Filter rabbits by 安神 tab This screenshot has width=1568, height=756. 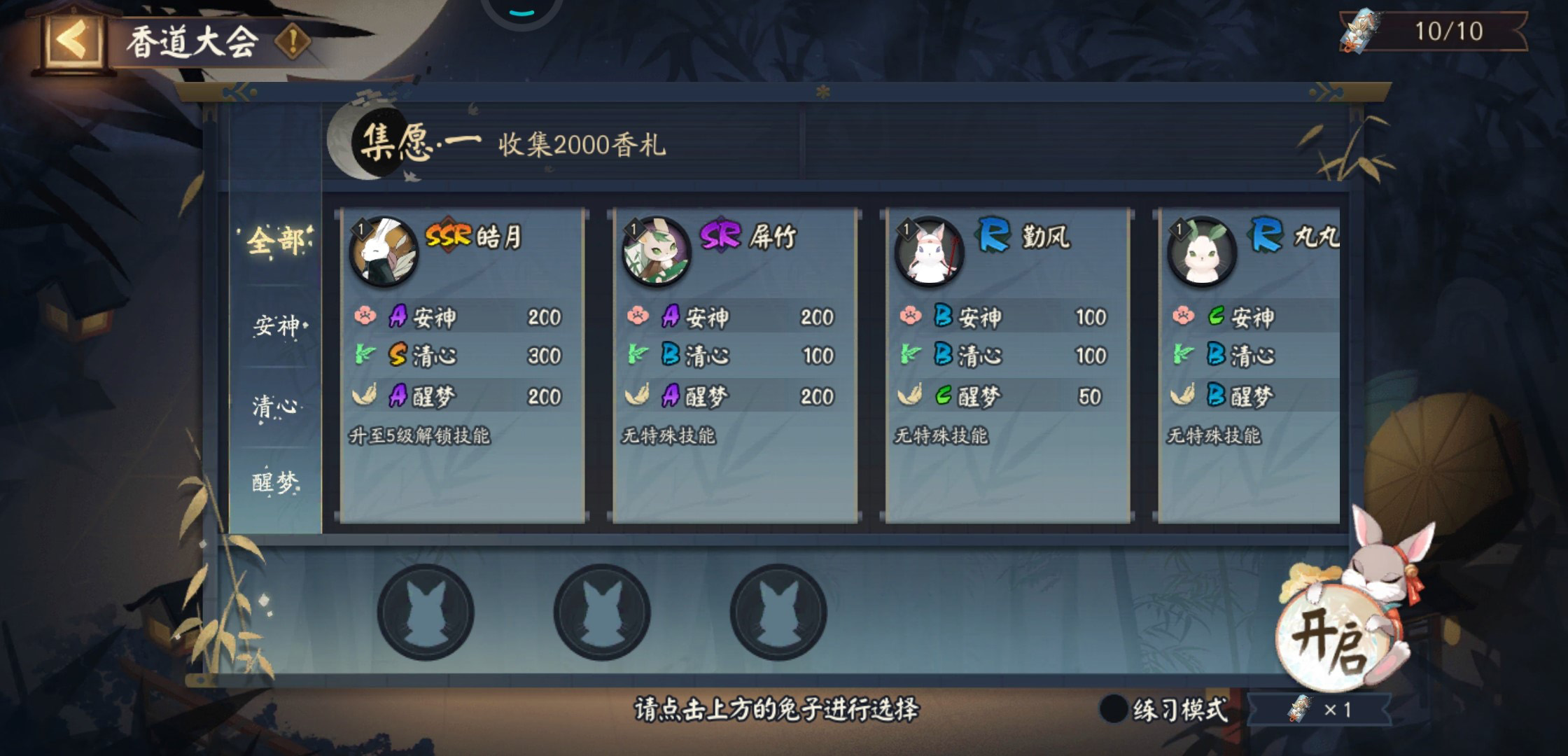[276, 325]
